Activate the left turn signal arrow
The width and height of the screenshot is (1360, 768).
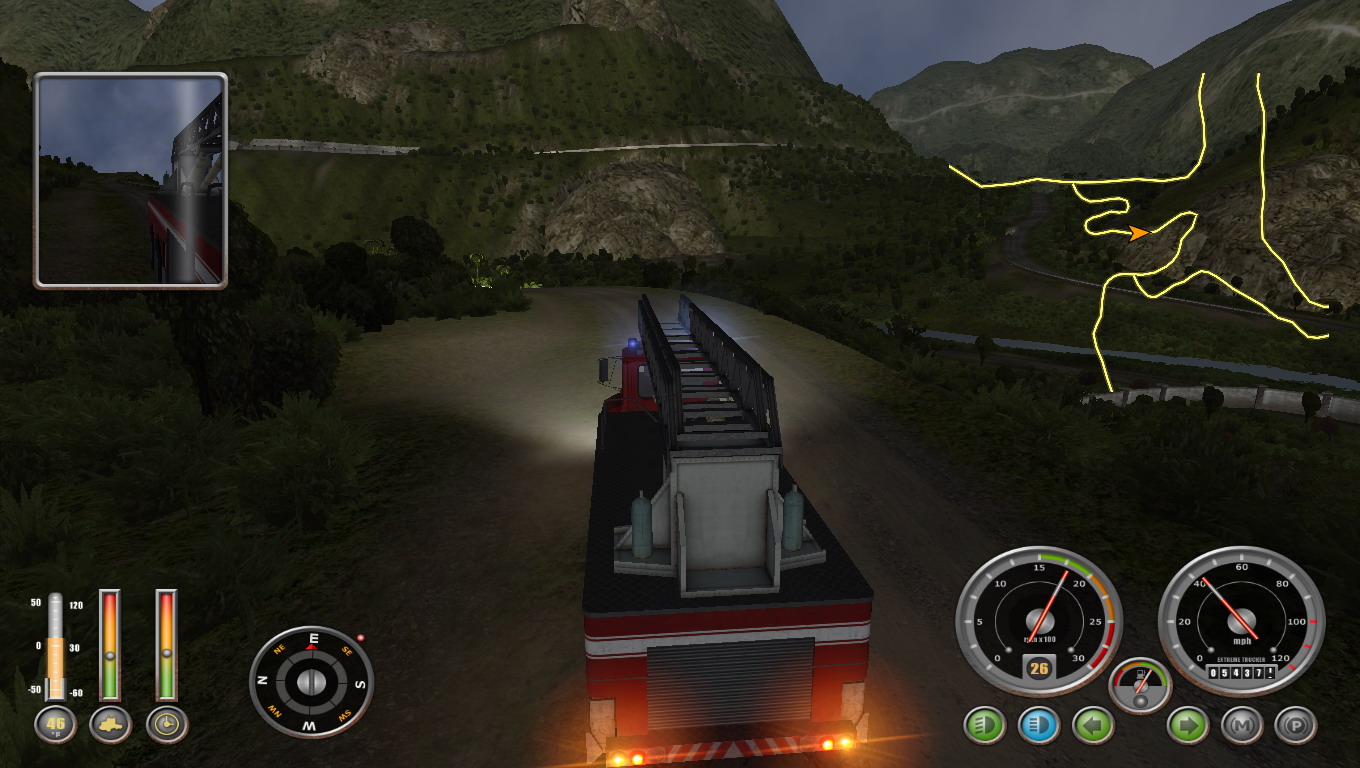(1092, 725)
